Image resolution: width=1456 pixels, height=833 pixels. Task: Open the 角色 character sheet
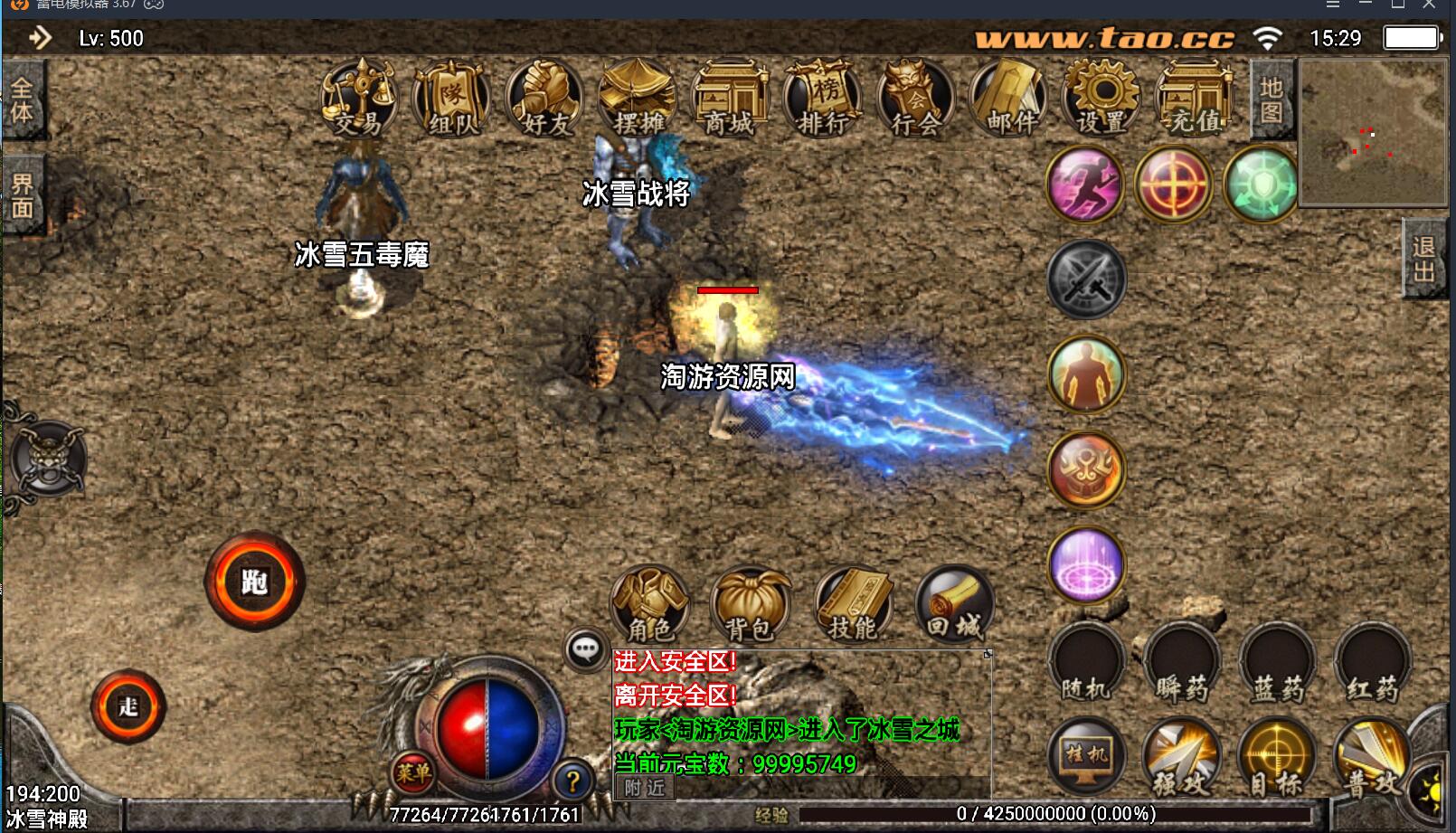[x=650, y=604]
